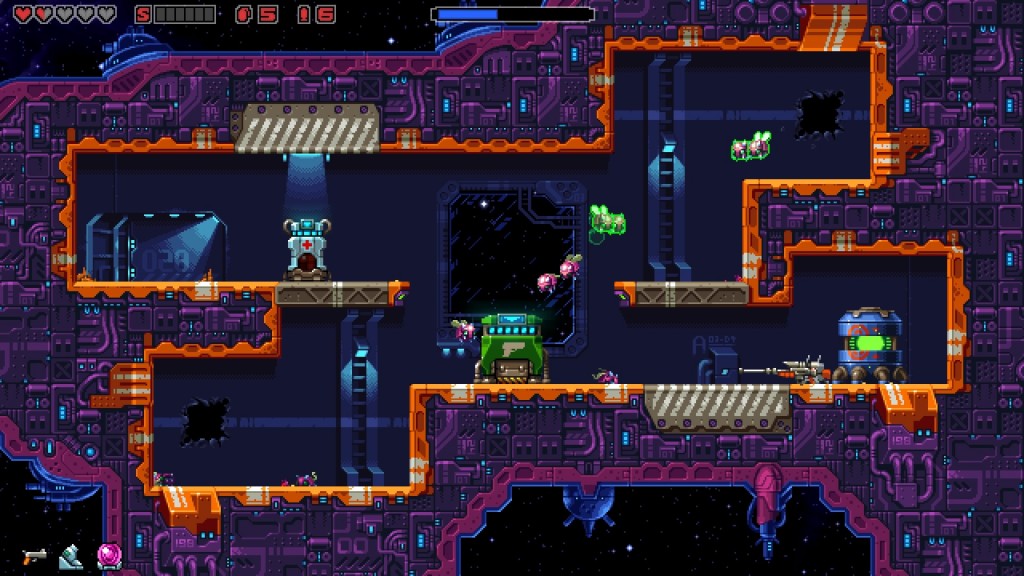The height and width of the screenshot is (576, 1024).
Task: Click the silver boot item icon
Action: point(71,555)
